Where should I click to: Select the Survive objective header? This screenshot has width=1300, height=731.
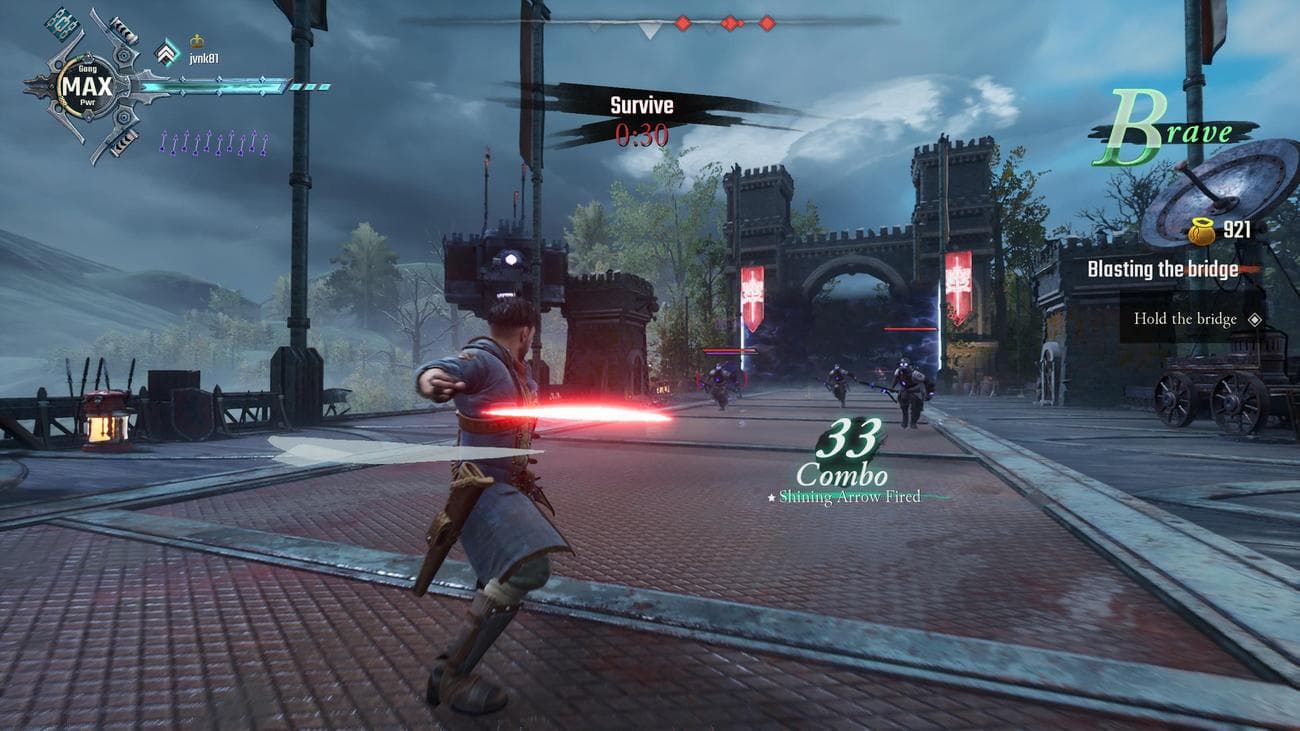point(642,104)
